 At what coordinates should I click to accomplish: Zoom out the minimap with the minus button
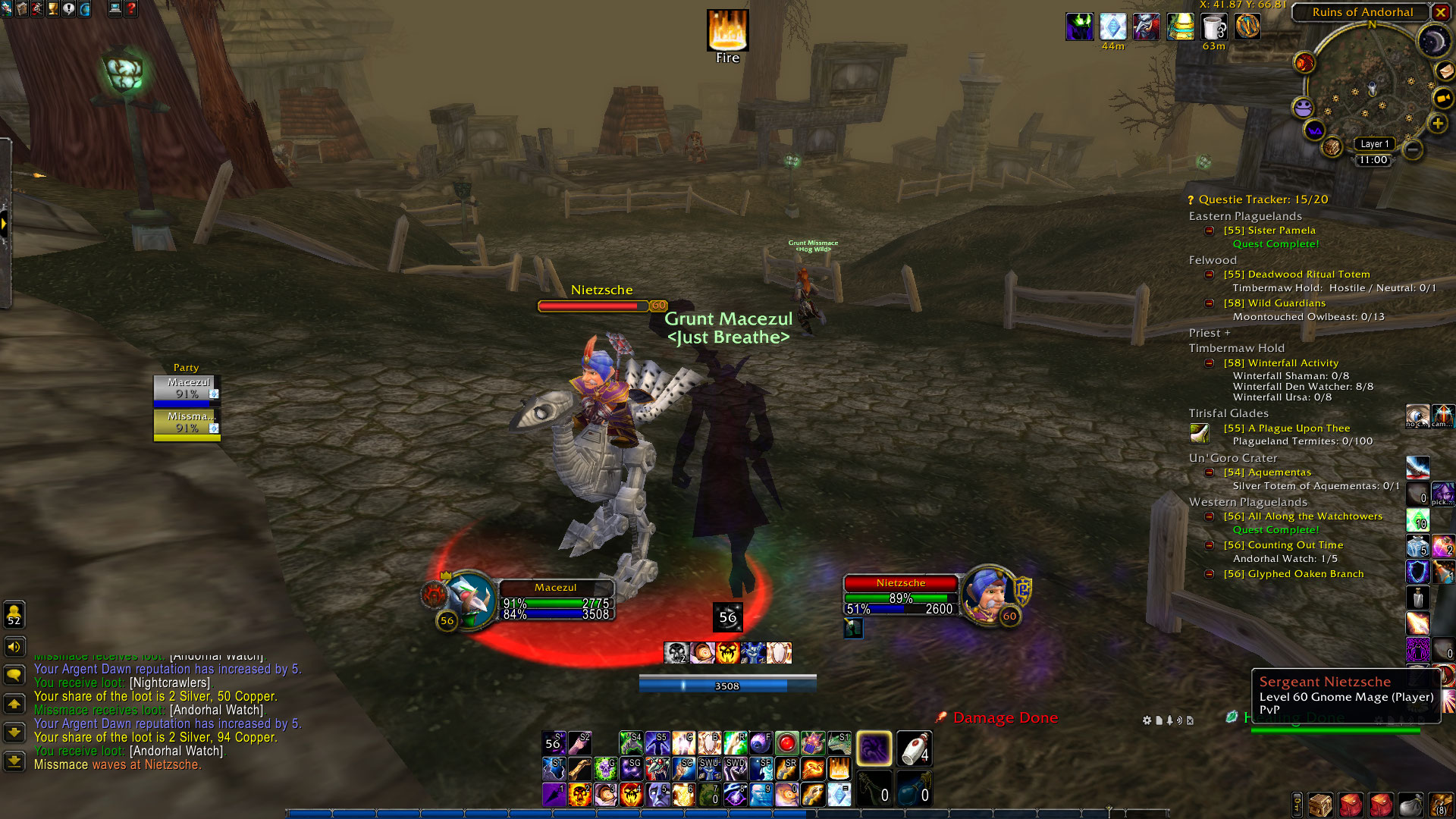point(1412,149)
